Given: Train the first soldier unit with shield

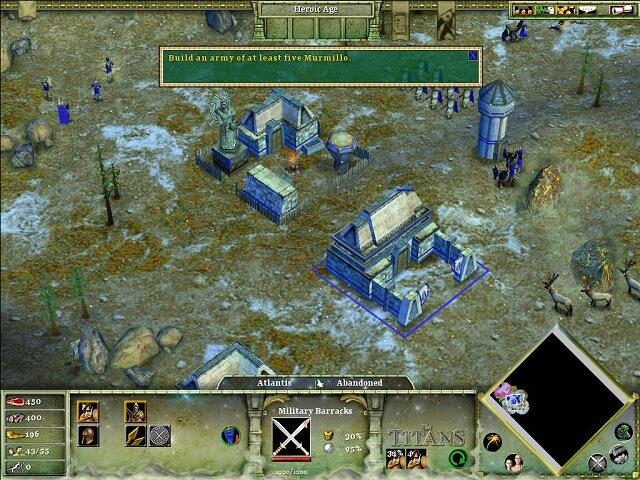Looking at the screenshot, I should pos(88,410).
